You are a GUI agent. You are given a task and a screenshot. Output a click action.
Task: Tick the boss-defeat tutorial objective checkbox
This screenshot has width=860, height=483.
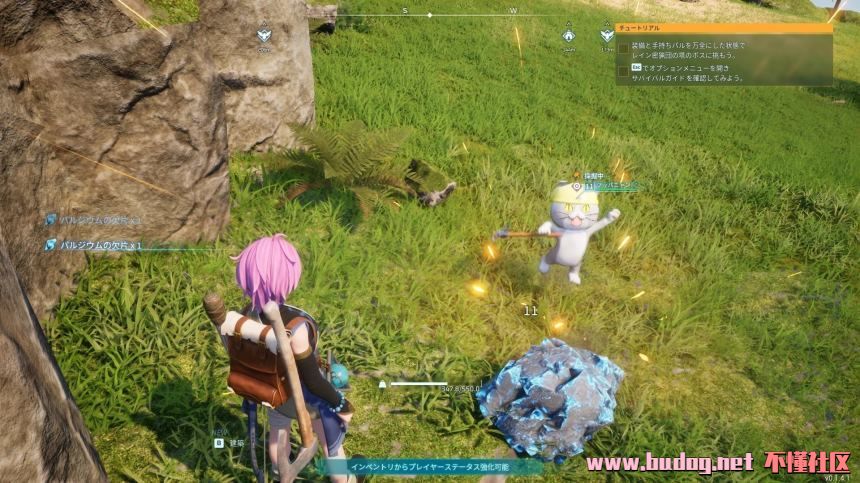624,47
